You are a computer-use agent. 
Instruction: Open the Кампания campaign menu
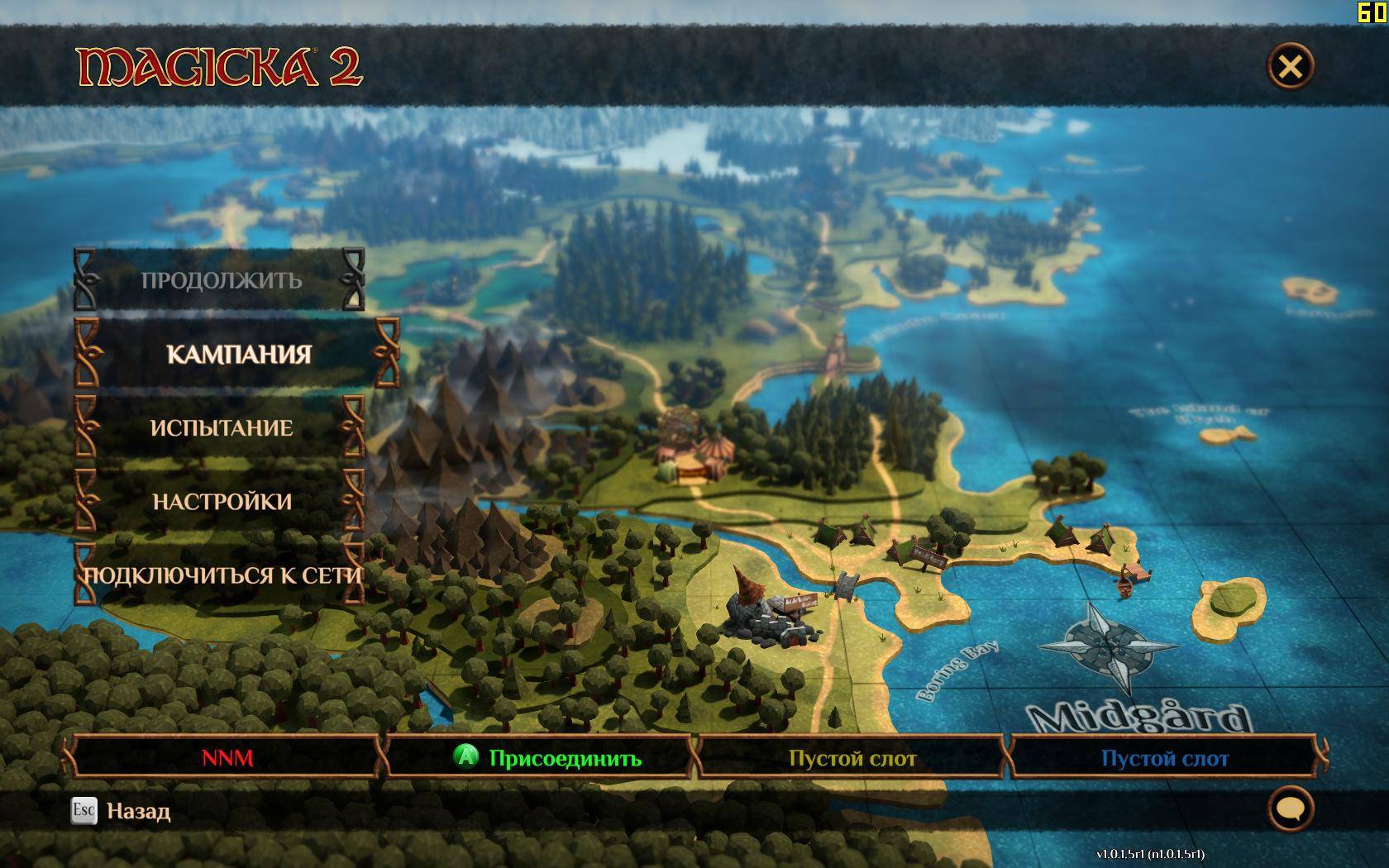[x=239, y=355]
